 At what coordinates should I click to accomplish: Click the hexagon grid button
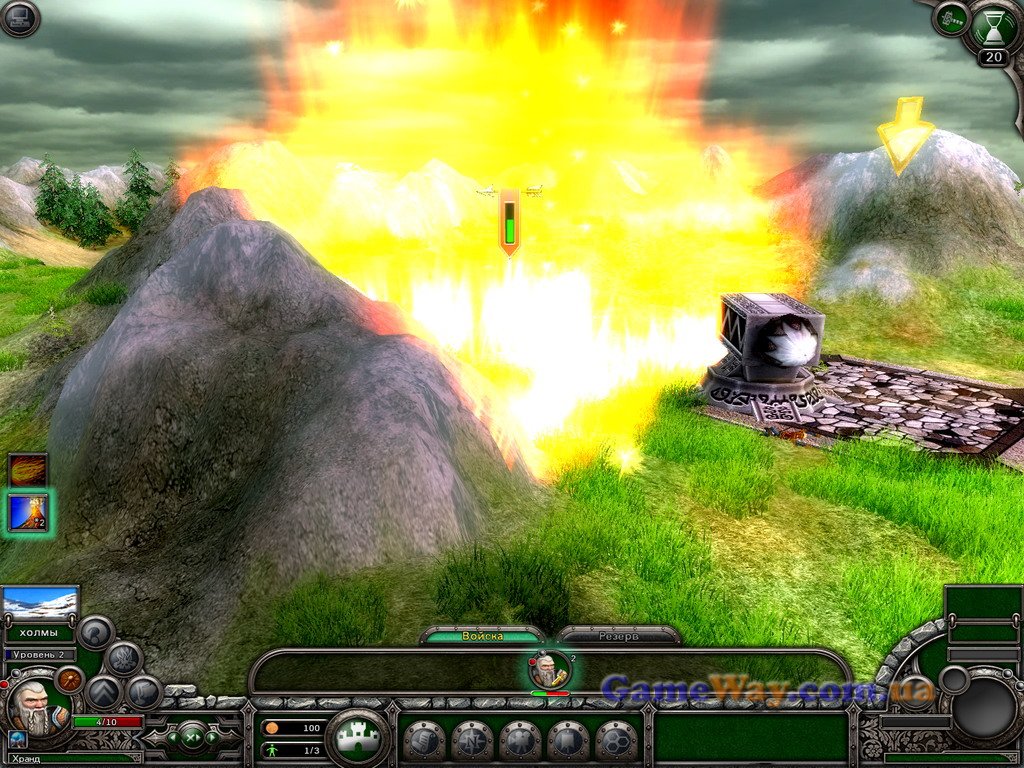tap(616, 741)
